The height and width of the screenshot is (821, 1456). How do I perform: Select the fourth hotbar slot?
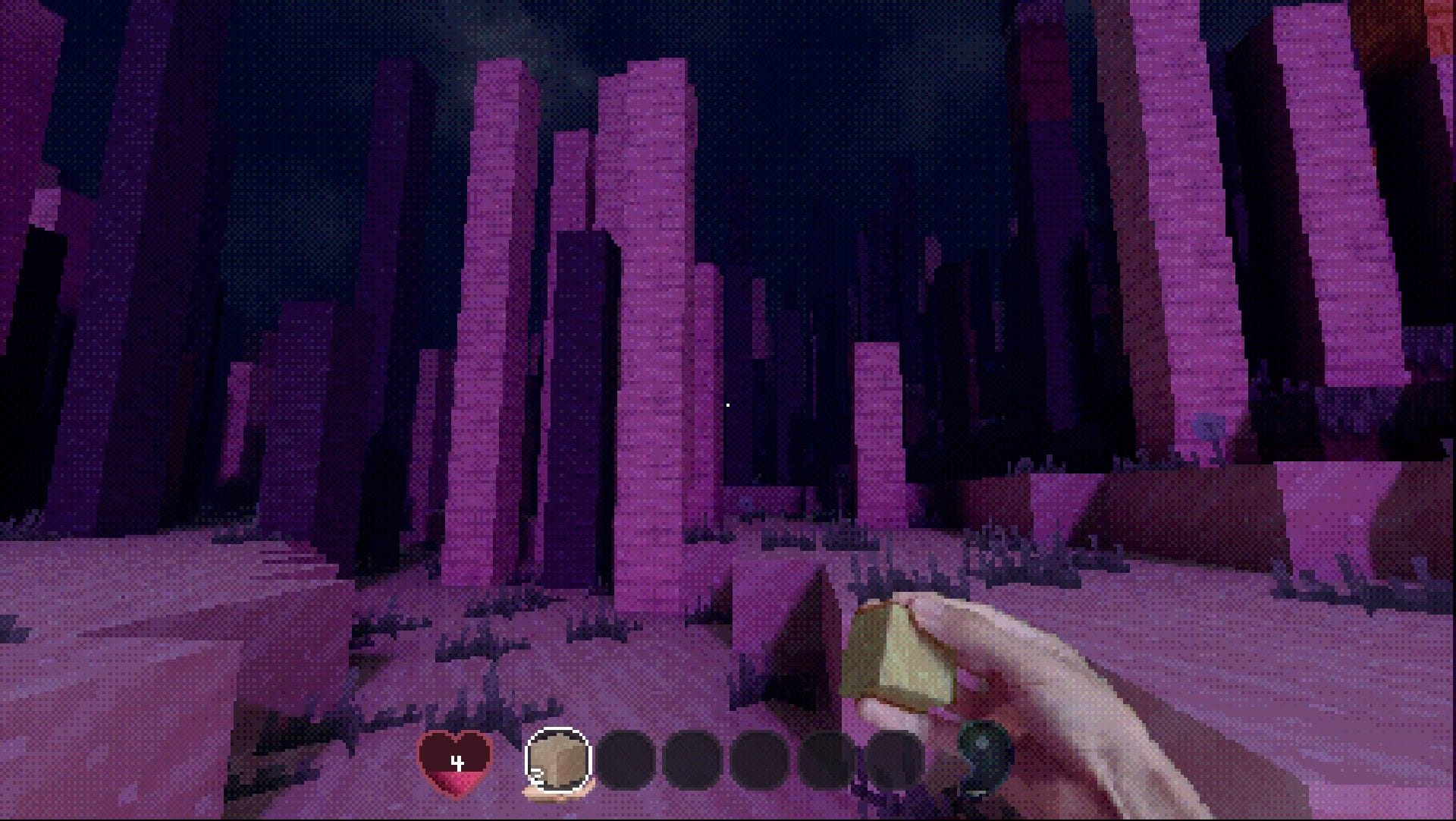pyautogui.click(x=757, y=759)
